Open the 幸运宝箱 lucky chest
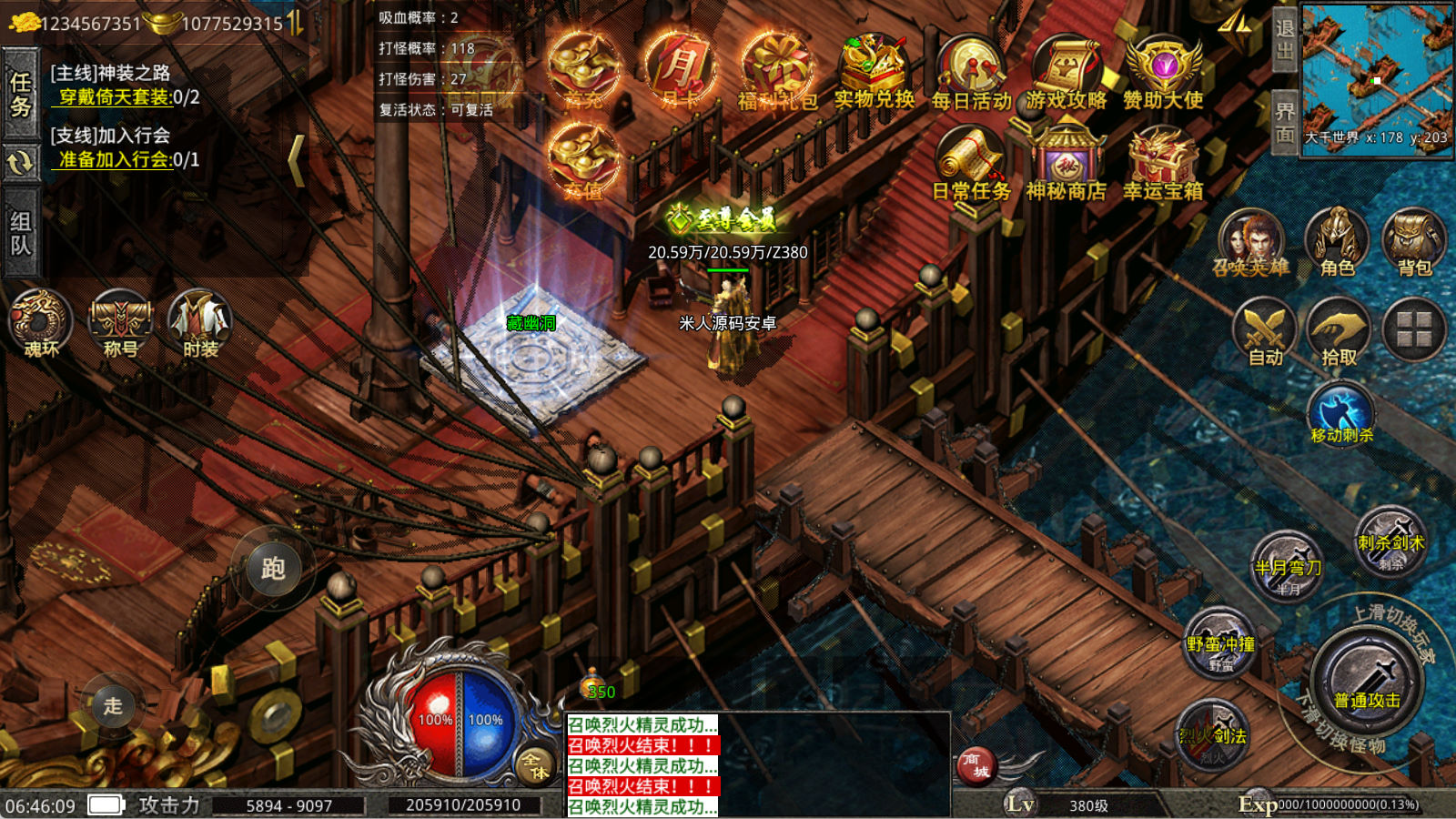Screen dimensions: 1456x819 tap(1162, 164)
